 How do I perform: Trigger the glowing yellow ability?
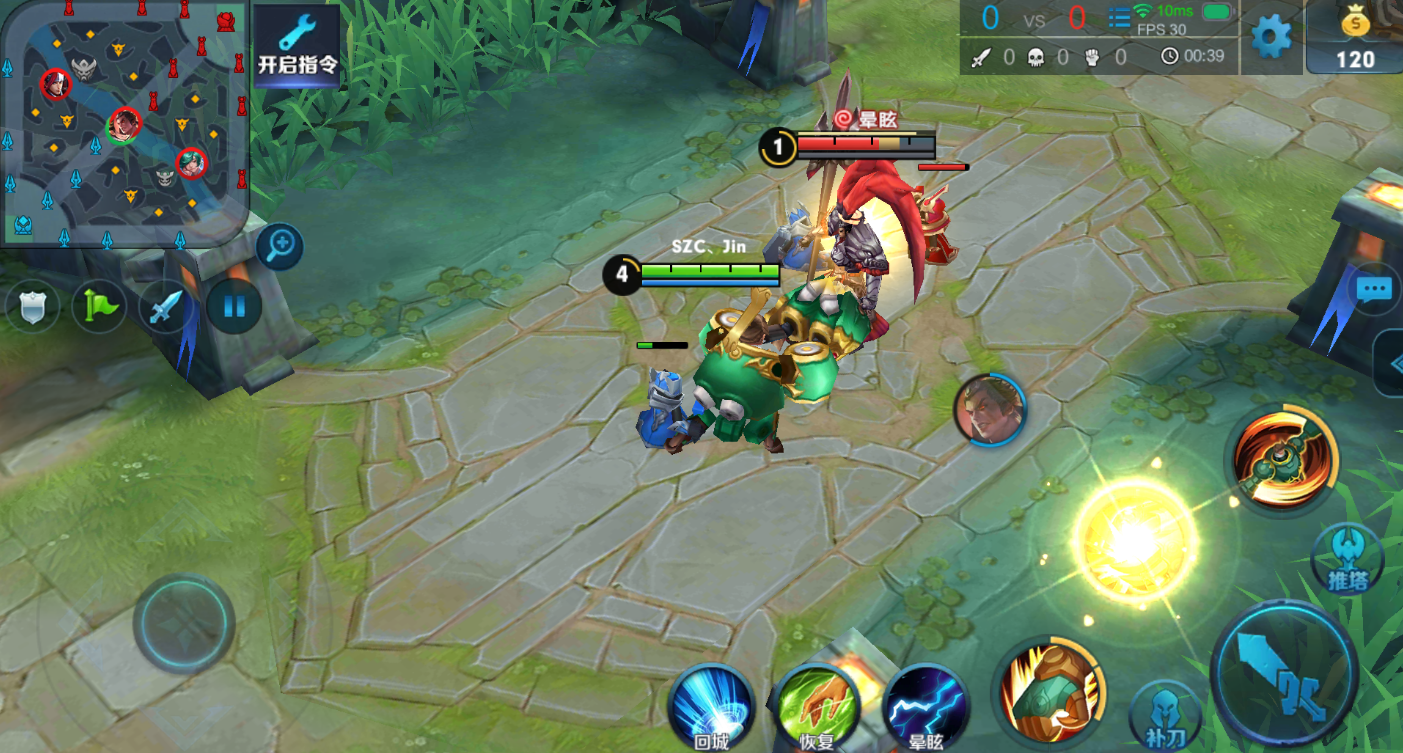[1134, 541]
